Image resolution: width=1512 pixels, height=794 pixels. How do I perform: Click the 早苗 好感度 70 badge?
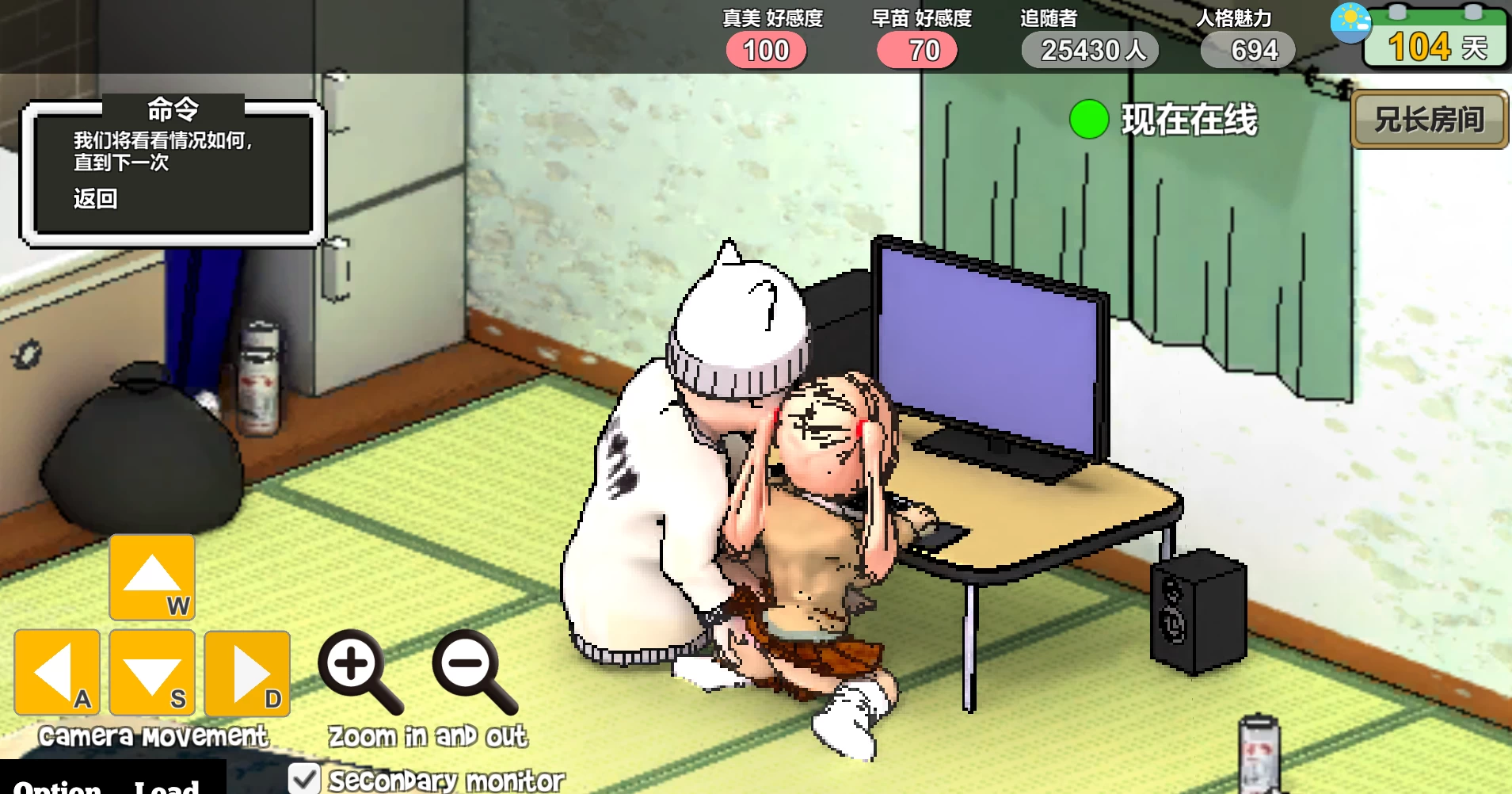tap(916, 49)
